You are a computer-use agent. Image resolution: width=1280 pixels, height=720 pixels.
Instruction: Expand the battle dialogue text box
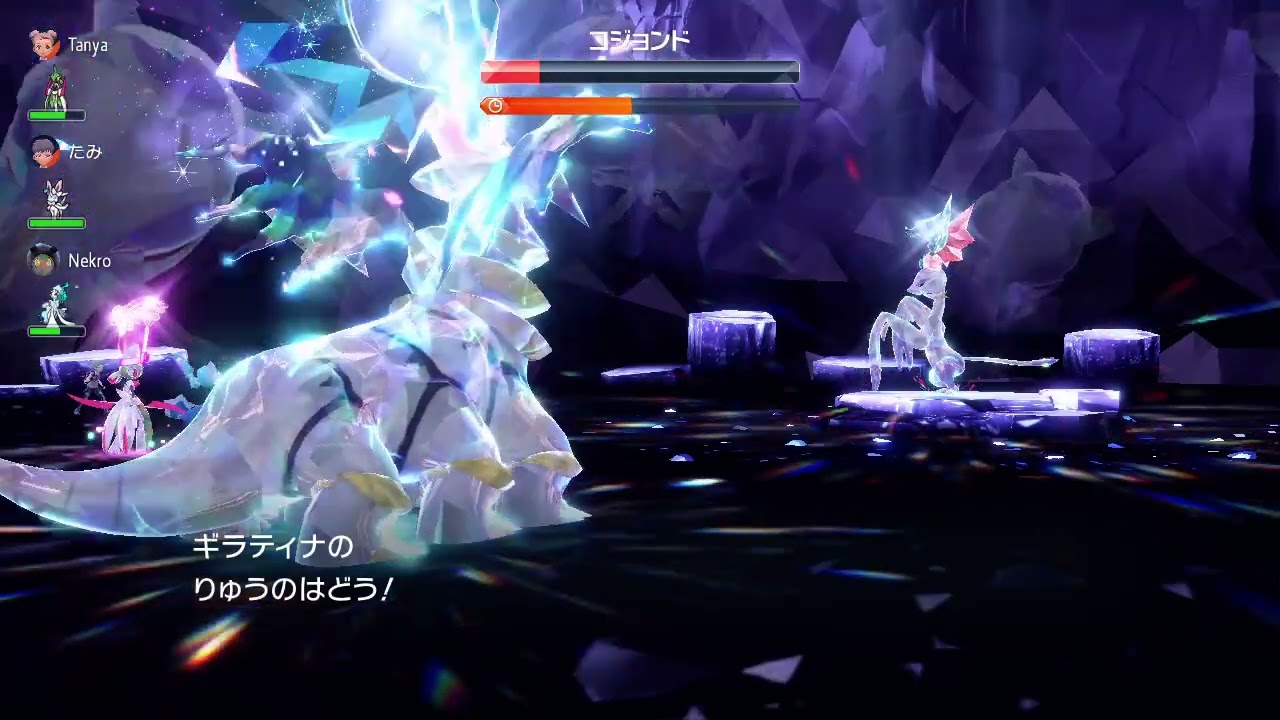click(290, 565)
